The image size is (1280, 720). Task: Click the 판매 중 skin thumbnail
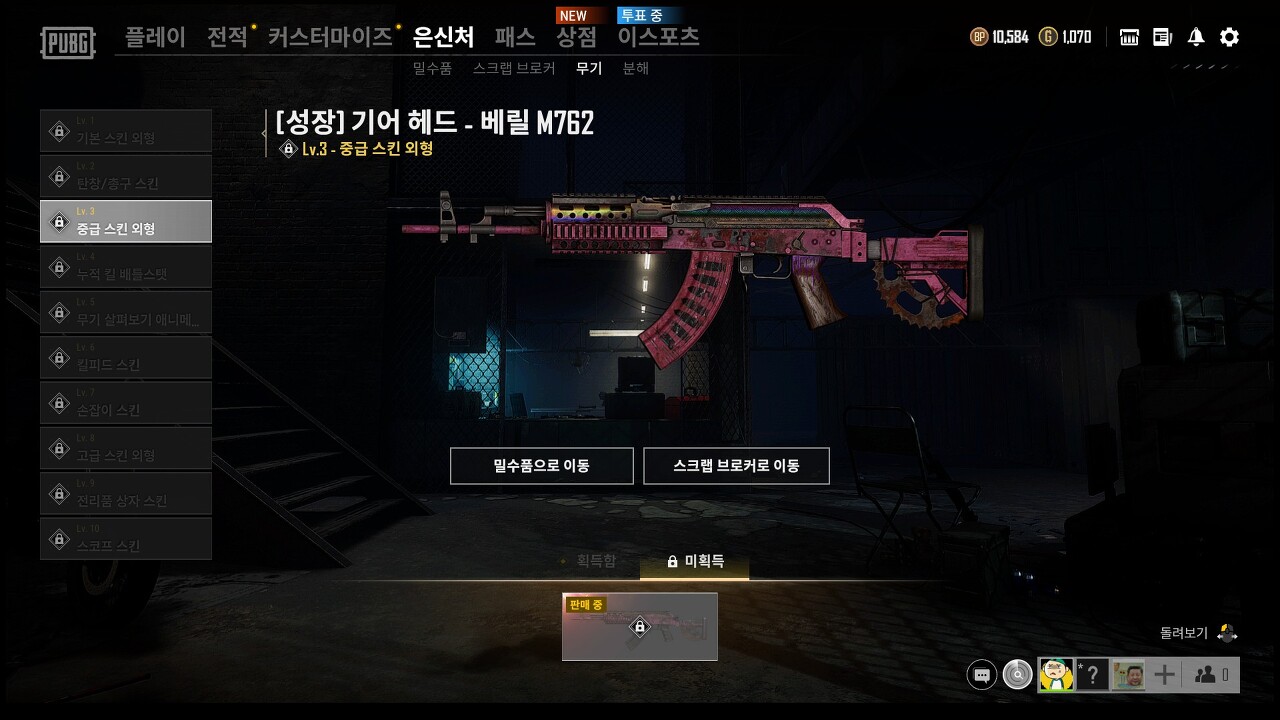point(639,627)
